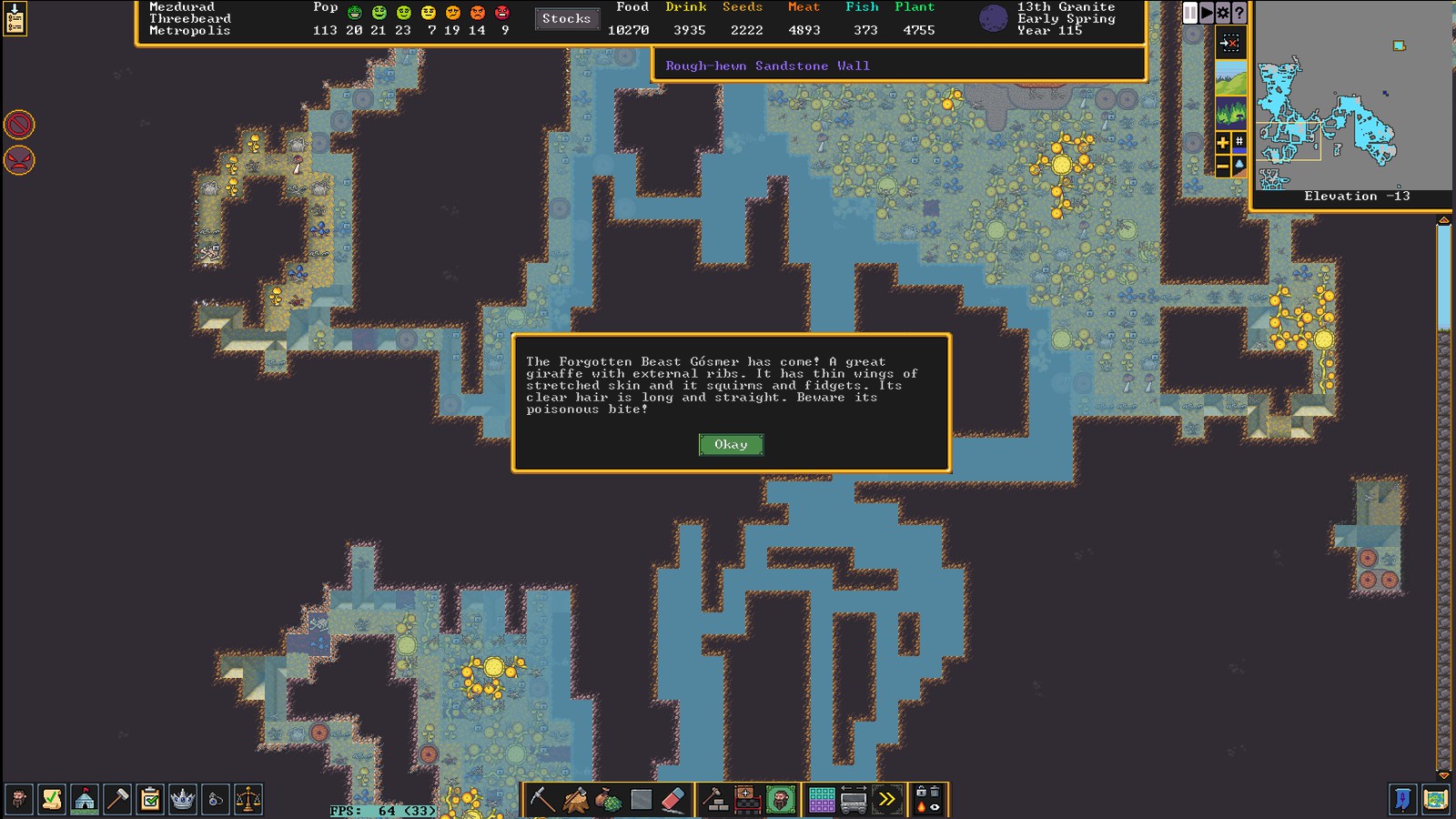1456x819 pixels.
Task: Open help with the question mark
Action: click(1239, 13)
